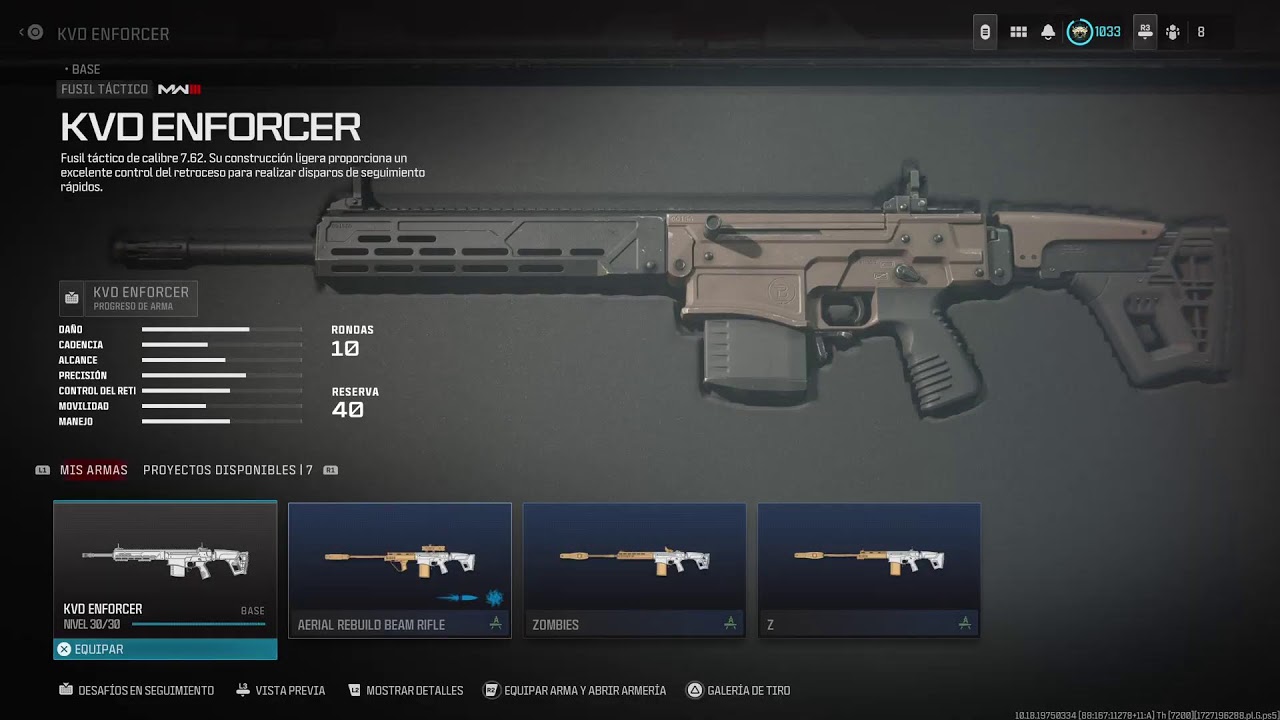Enter the Galería de Tiro firing range
The width and height of the screenshot is (1280, 720).
(x=739, y=690)
